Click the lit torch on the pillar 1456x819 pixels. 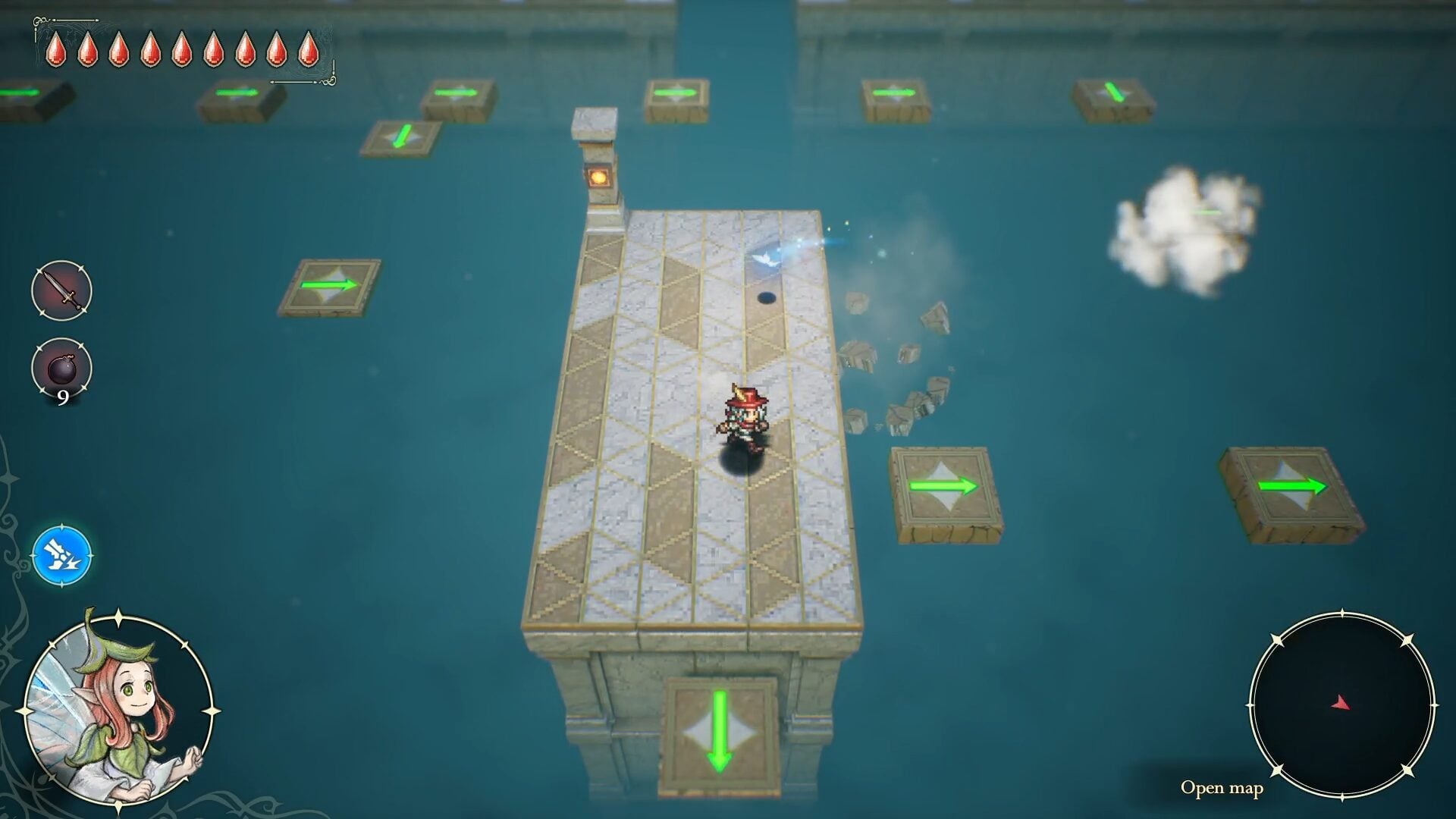point(599,176)
